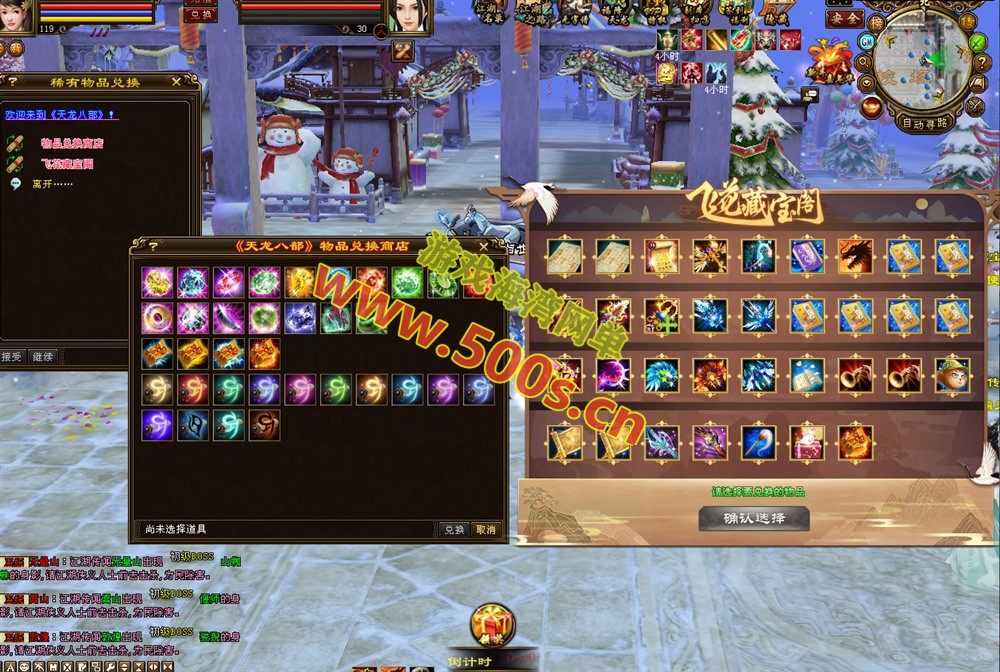Click the 兑换 exchange button in shop
Screen dimensions: 1000x672
[x=454, y=529]
